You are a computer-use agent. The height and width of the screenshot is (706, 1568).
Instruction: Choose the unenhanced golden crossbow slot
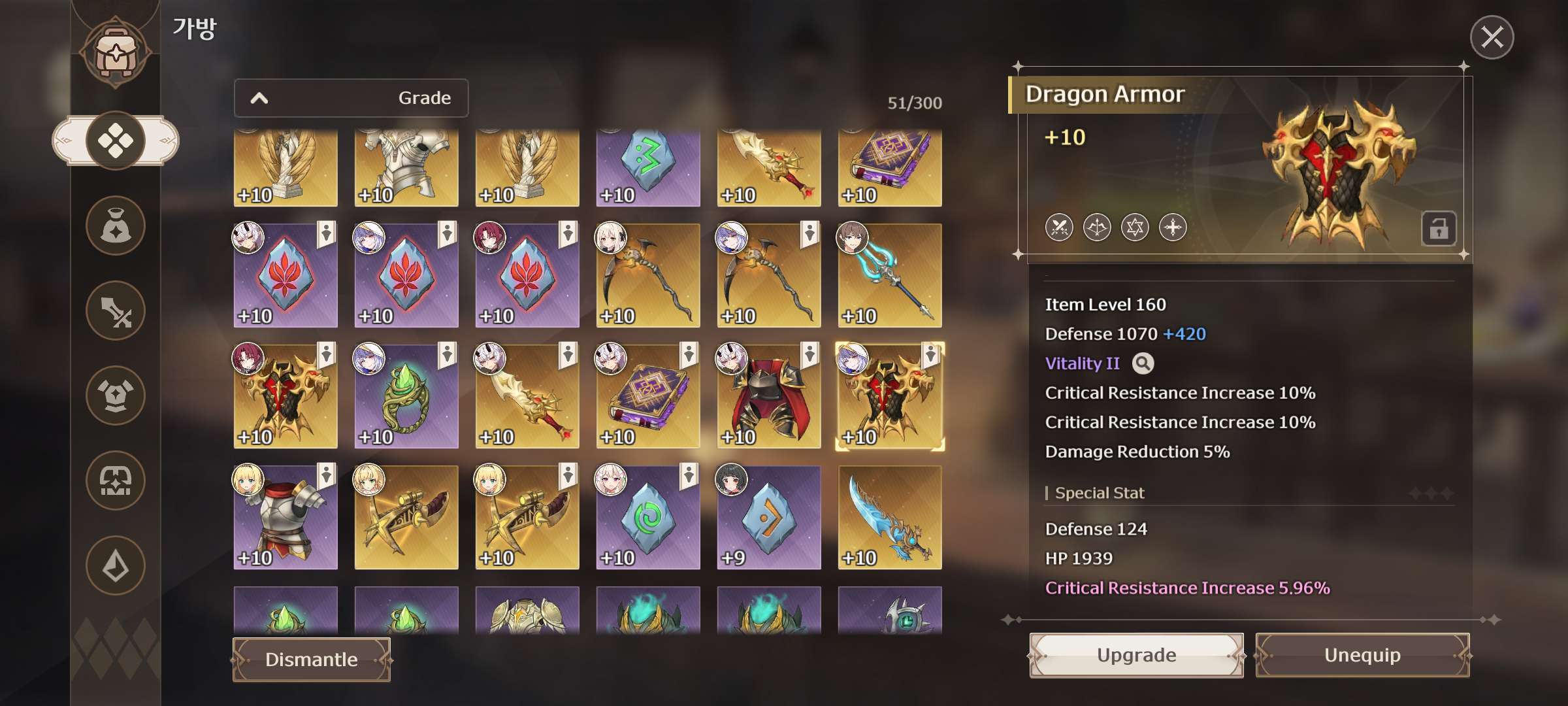pyautogui.click(x=406, y=518)
